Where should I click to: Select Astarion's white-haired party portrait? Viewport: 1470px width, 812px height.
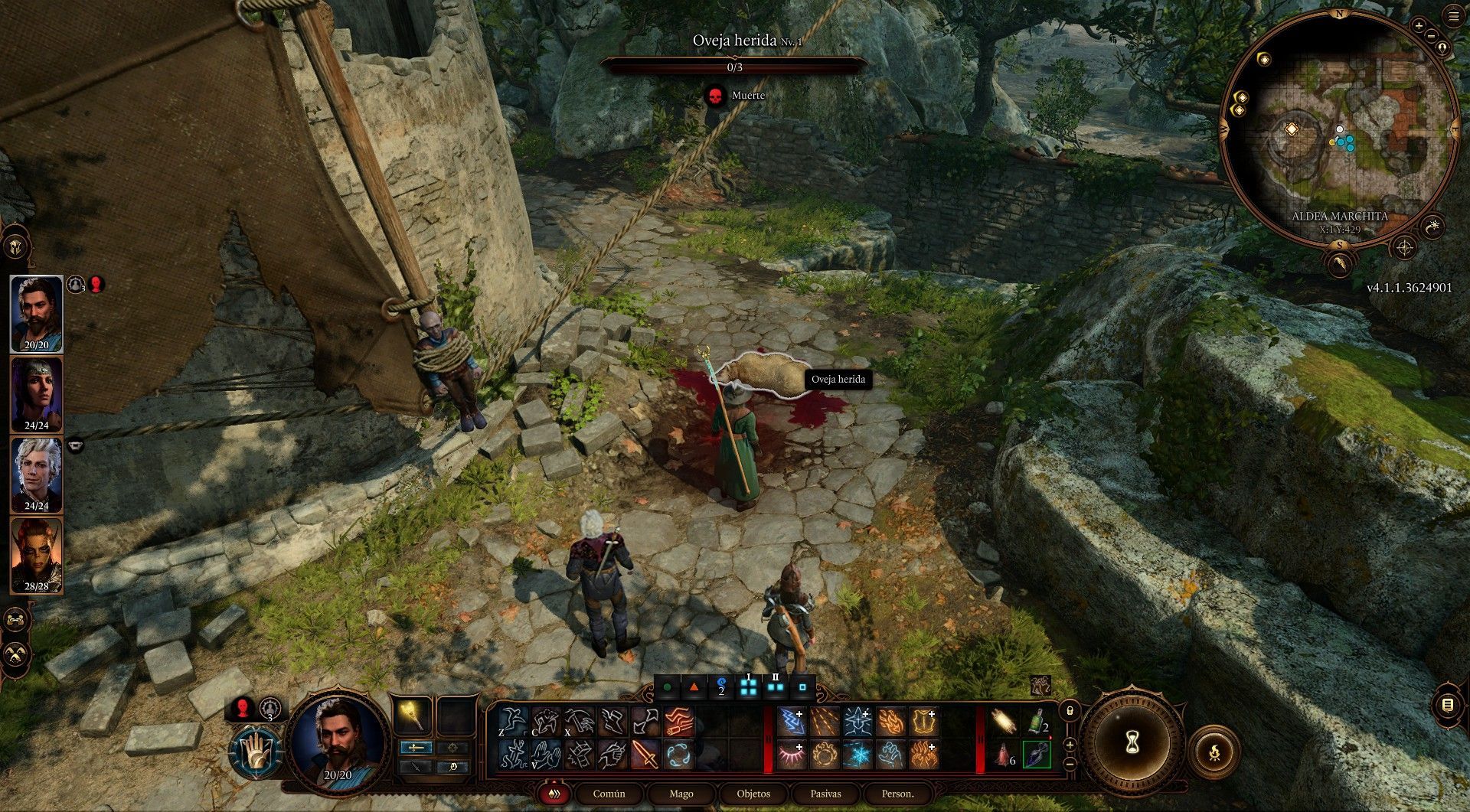tap(36, 474)
